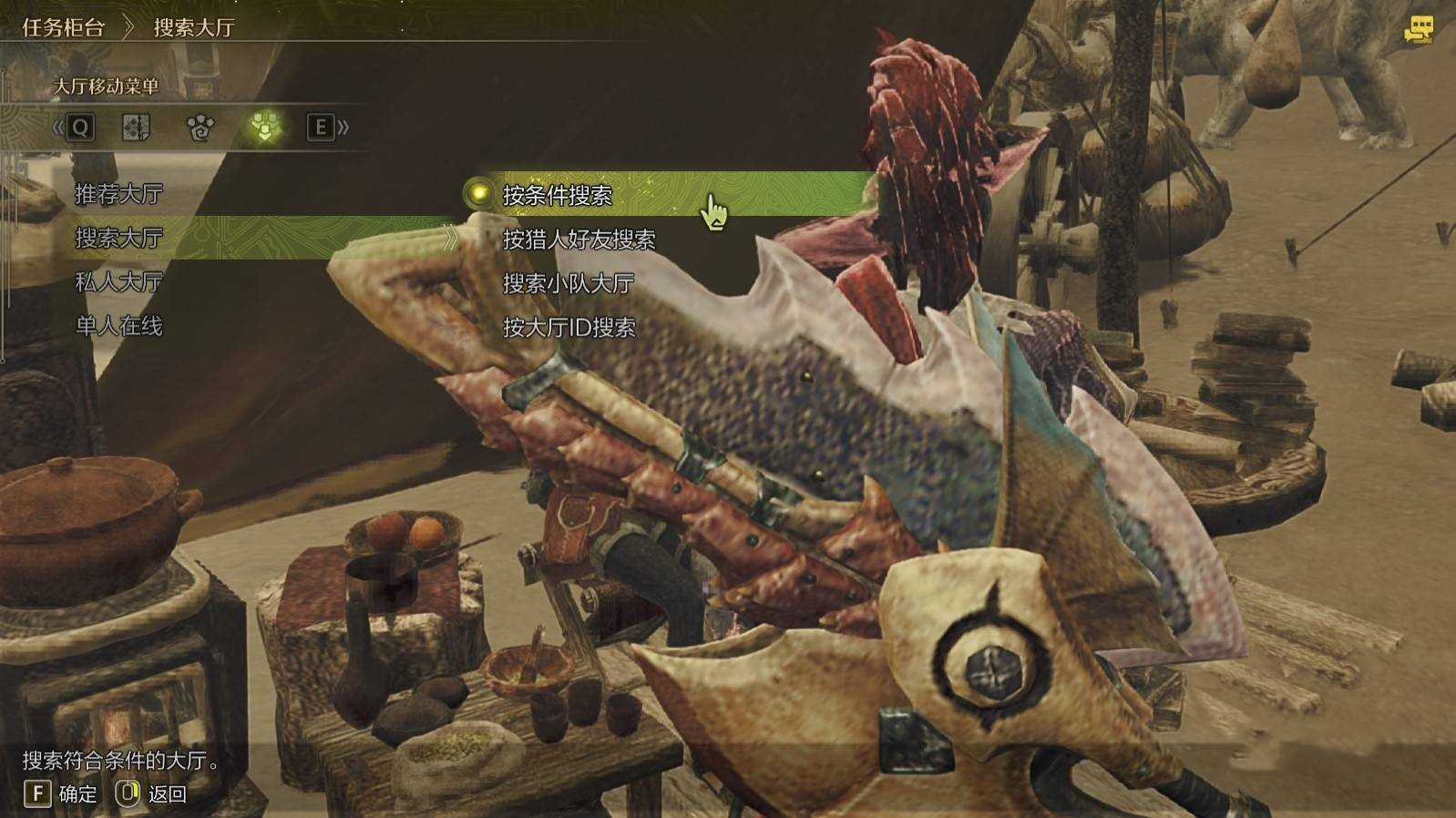This screenshot has height=818, width=1456.
Task: Click the 确定 confirm button
Action: click(x=60, y=794)
